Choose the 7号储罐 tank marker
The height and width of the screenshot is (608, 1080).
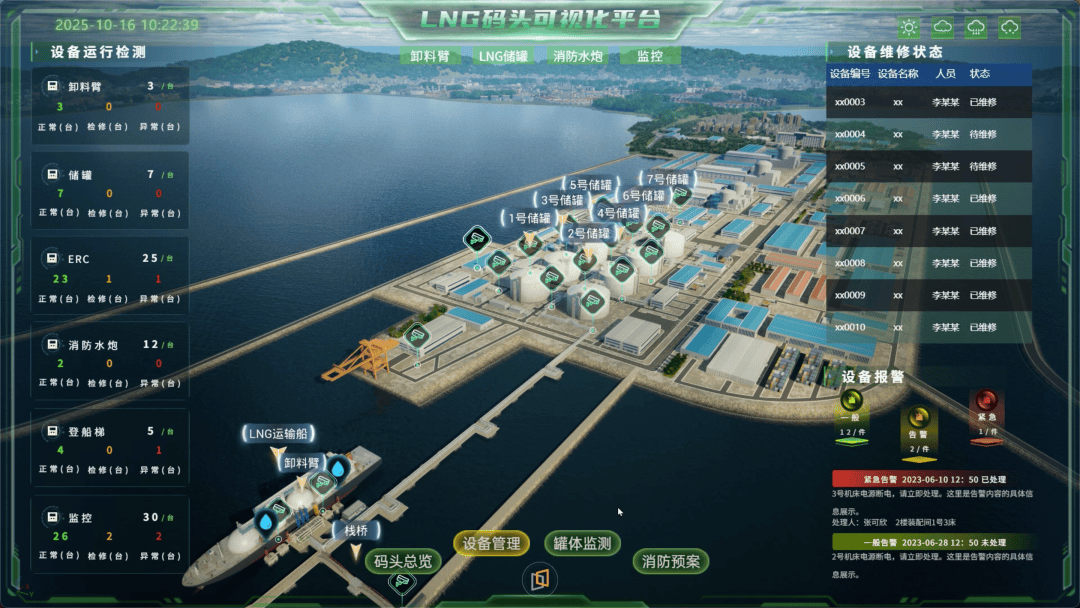669,180
